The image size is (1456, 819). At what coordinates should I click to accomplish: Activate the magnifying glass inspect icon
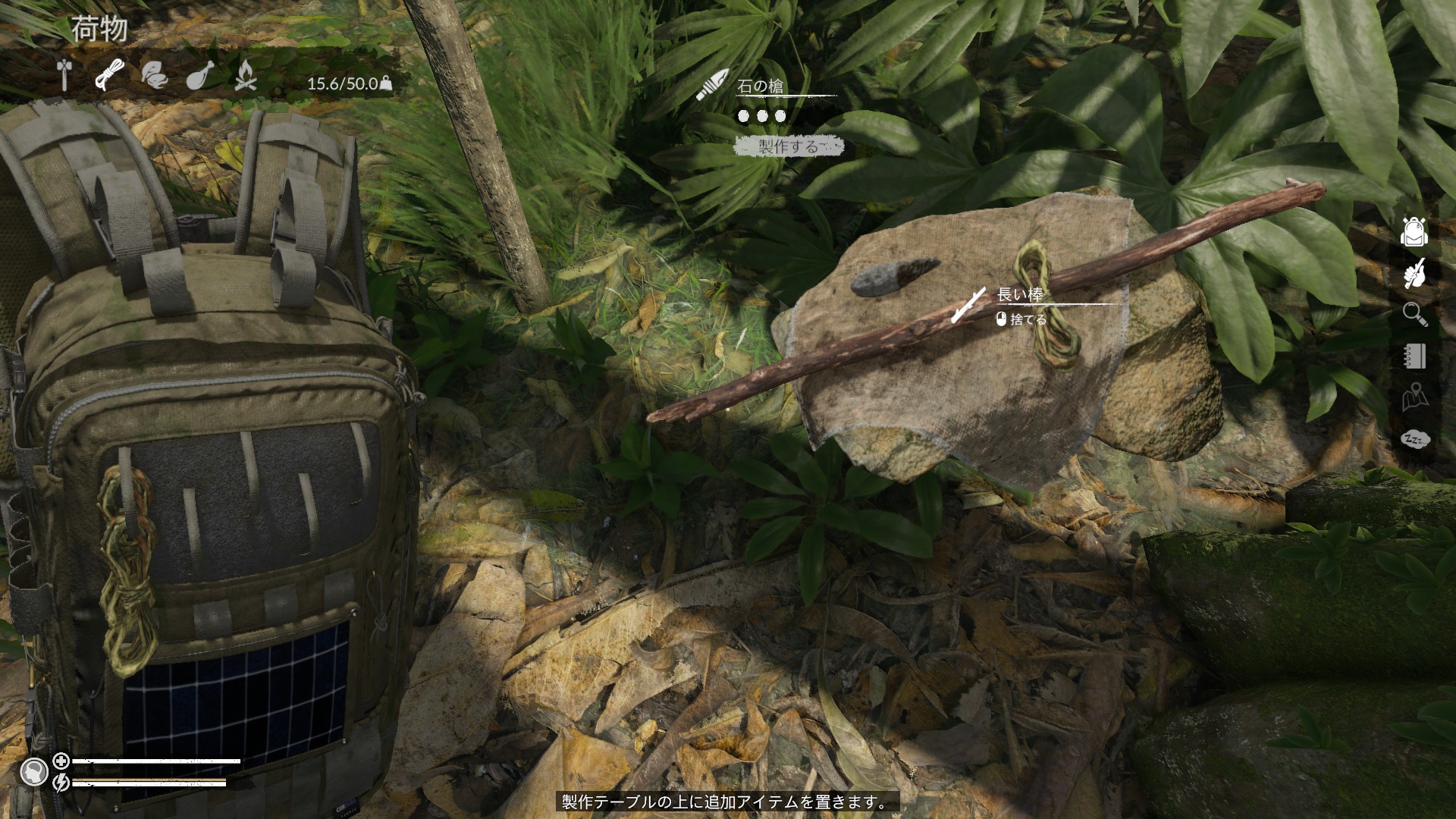1414,313
